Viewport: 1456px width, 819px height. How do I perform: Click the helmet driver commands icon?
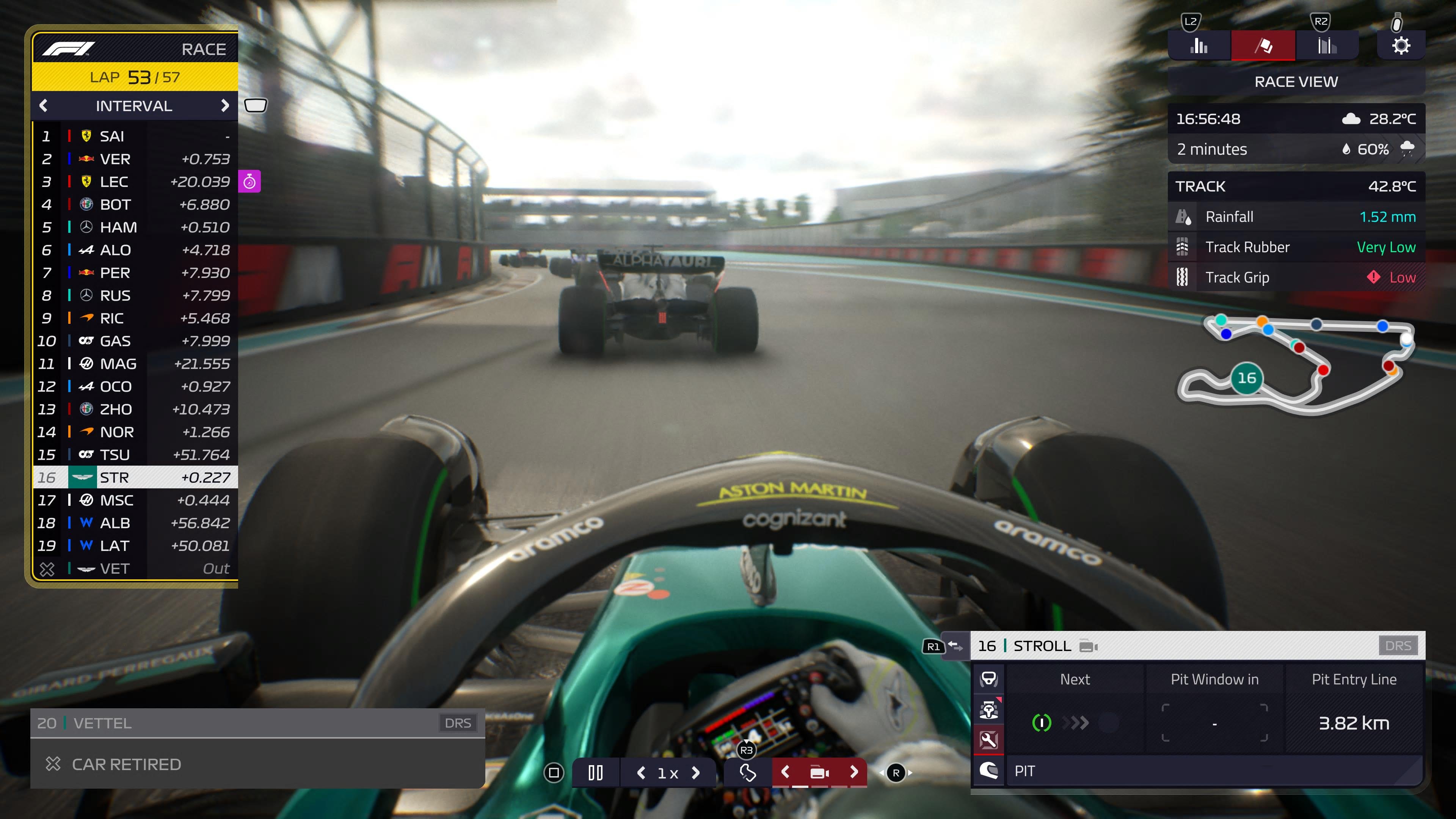point(990,770)
